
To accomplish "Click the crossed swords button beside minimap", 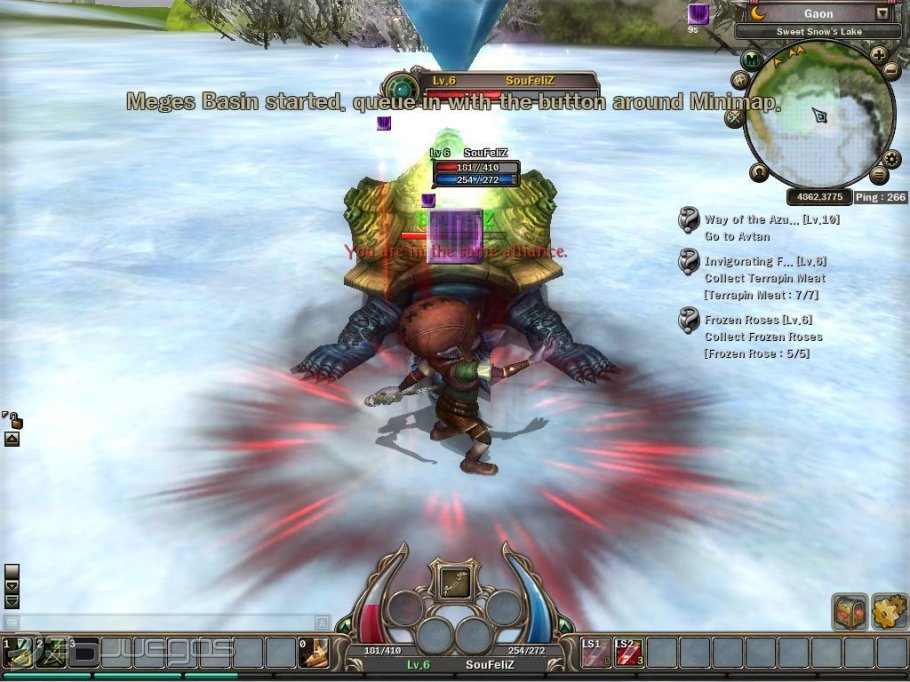I will (735, 118).
